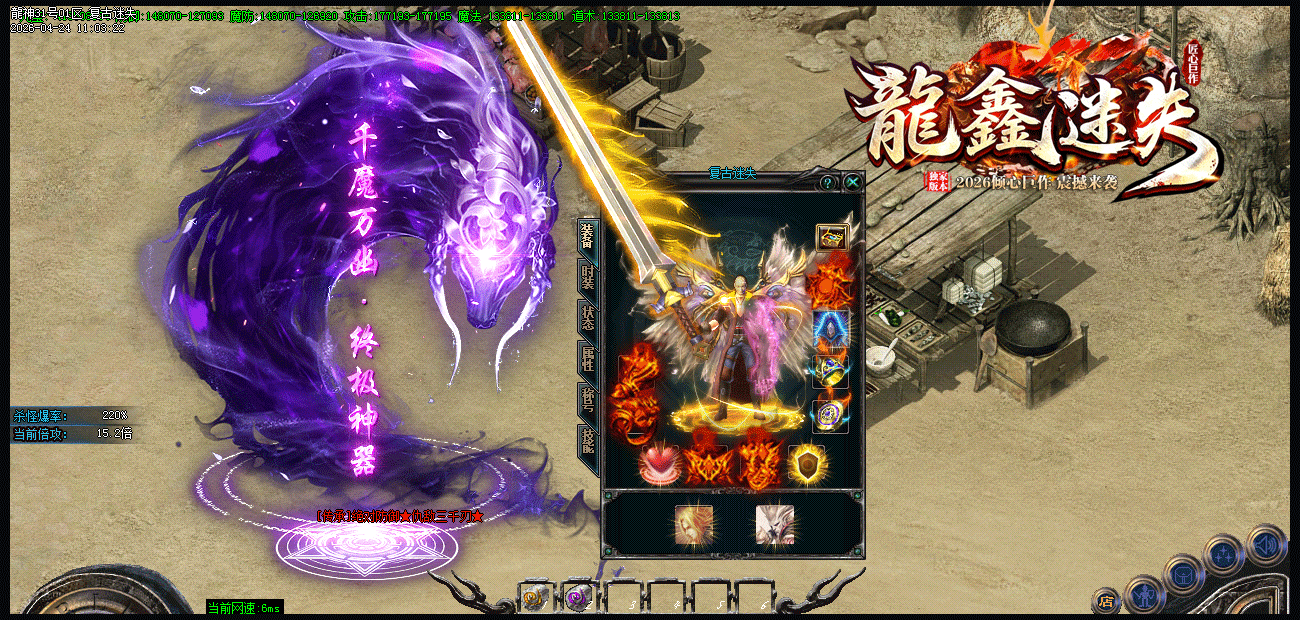
Task: Use the orange spiral scroll in hotbar
Action: pos(533,598)
